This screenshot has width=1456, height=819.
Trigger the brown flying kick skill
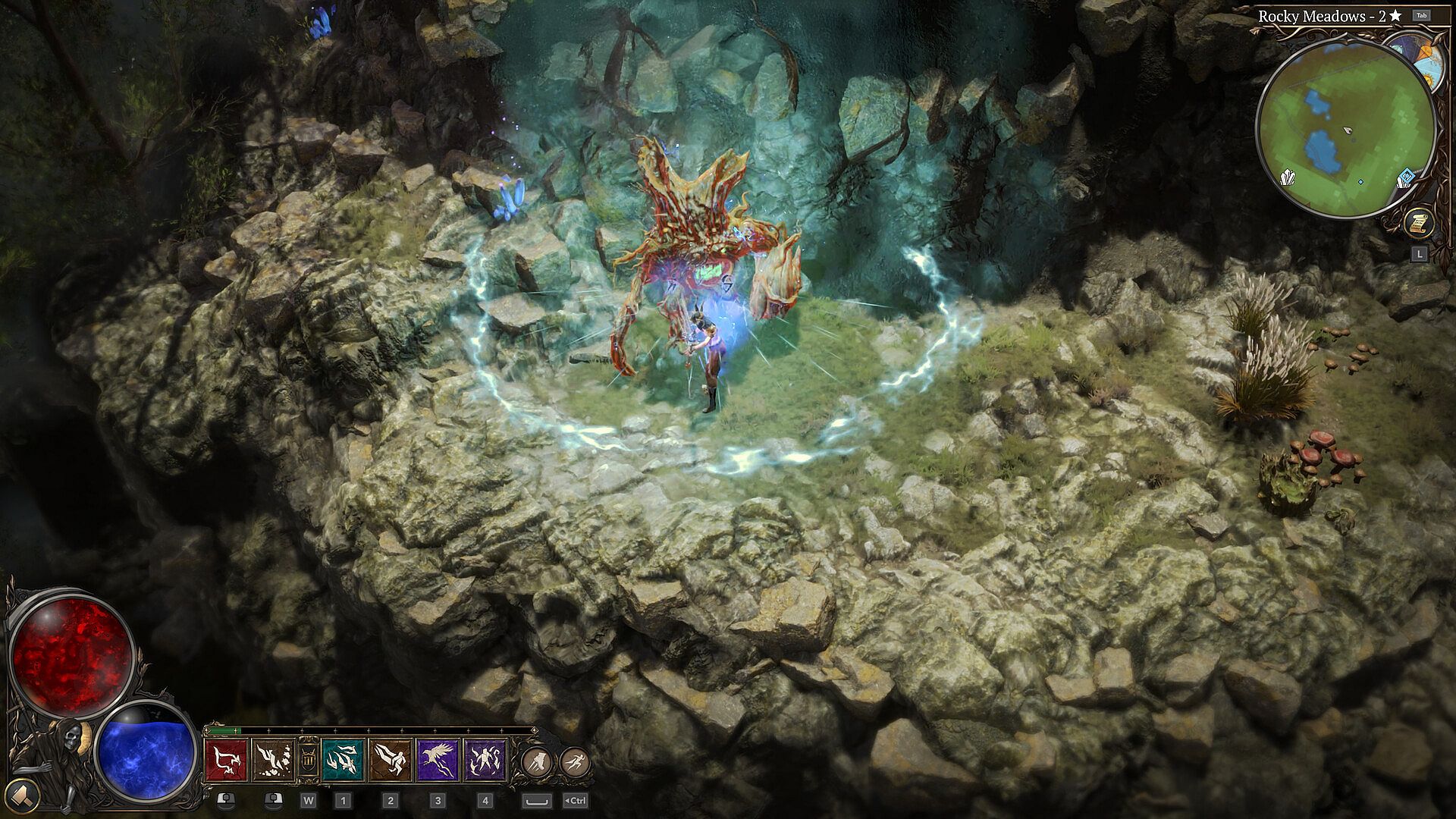(x=391, y=760)
